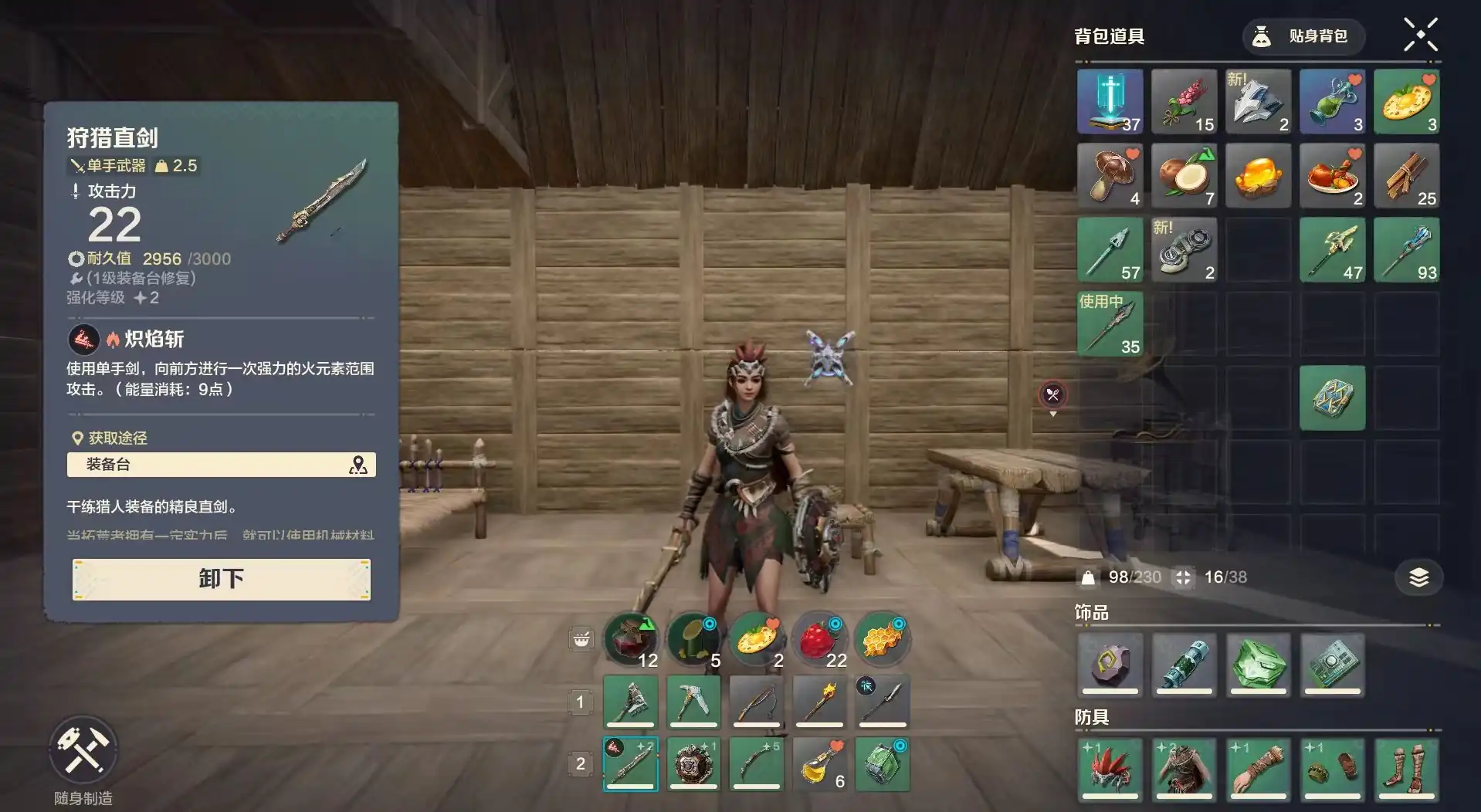Select the boots armor slot
Screen dimensions: 1481x812
(x=1406, y=768)
